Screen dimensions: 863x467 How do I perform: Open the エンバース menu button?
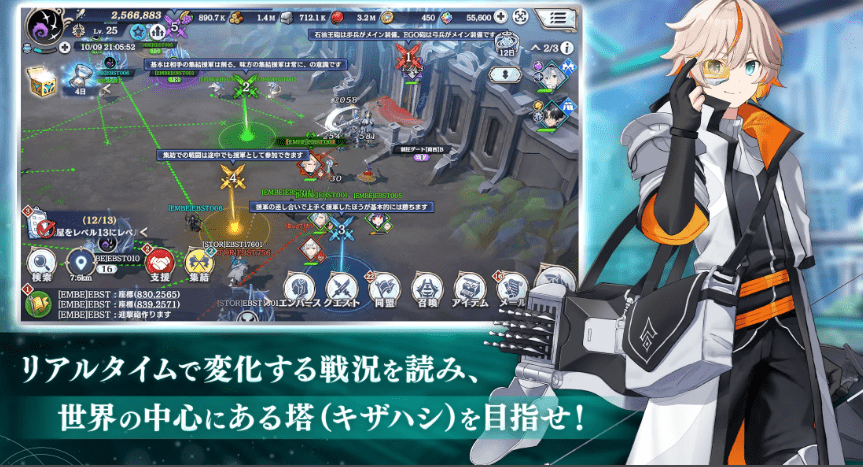[297, 286]
